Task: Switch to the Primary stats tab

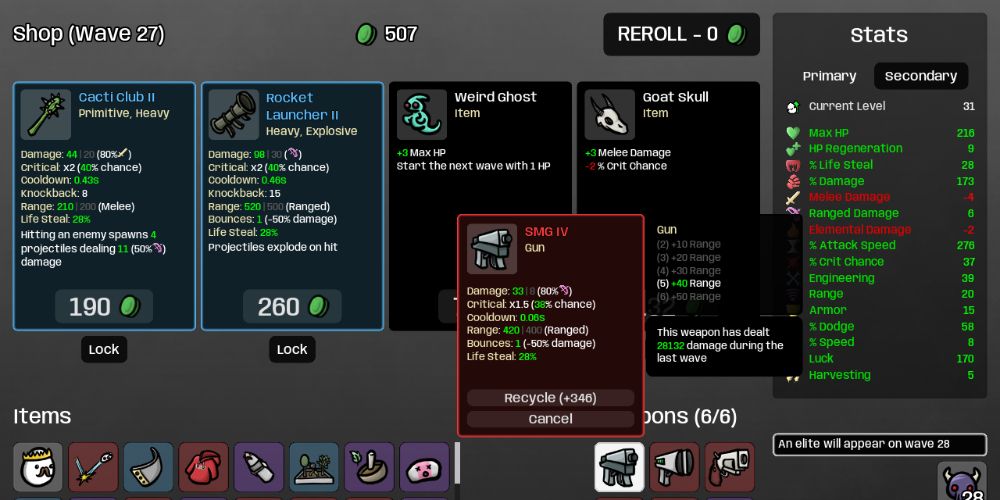Action: pyautogui.click(x=829, y=76)
